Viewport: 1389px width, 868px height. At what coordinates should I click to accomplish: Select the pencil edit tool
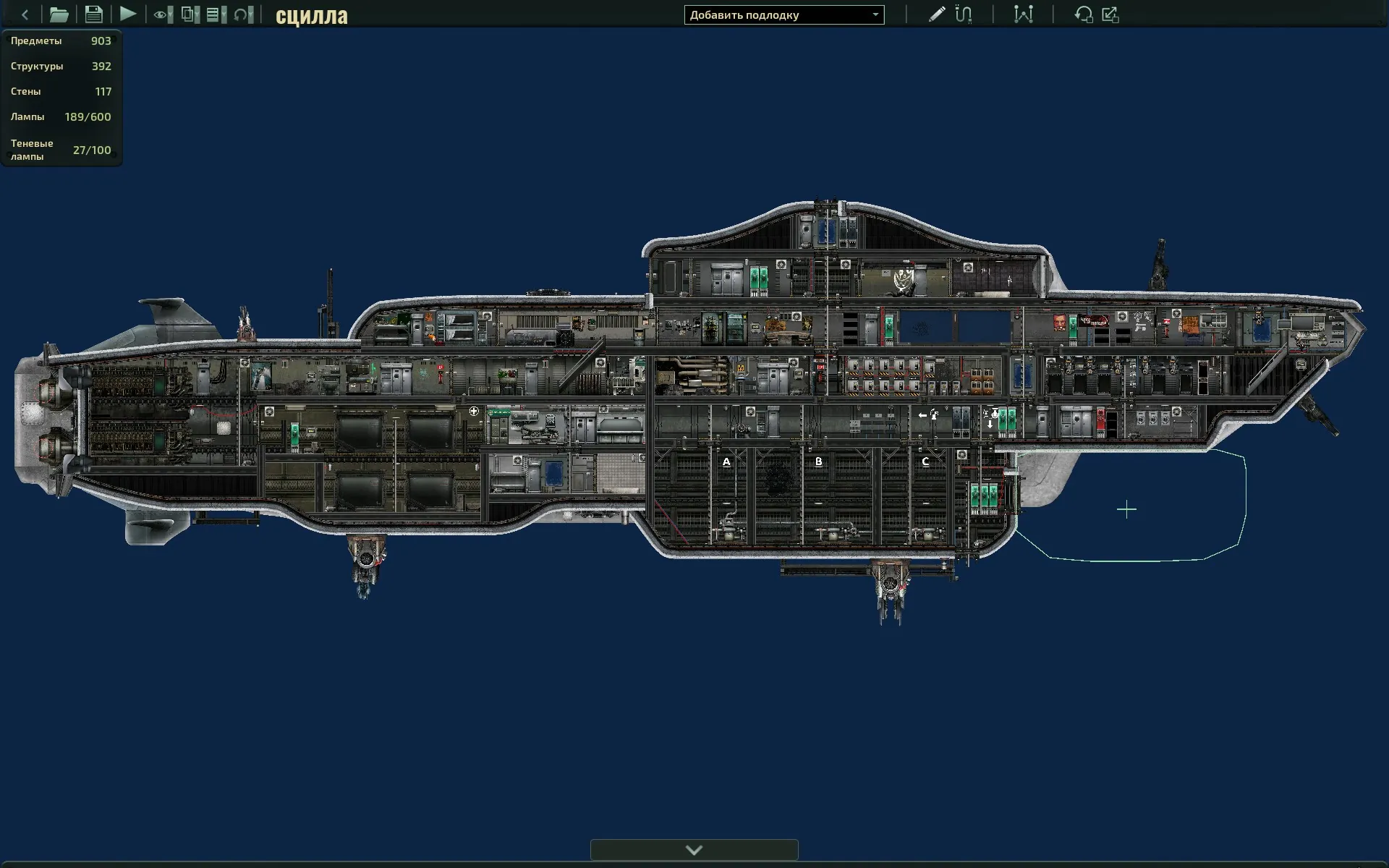coord(936,14)
